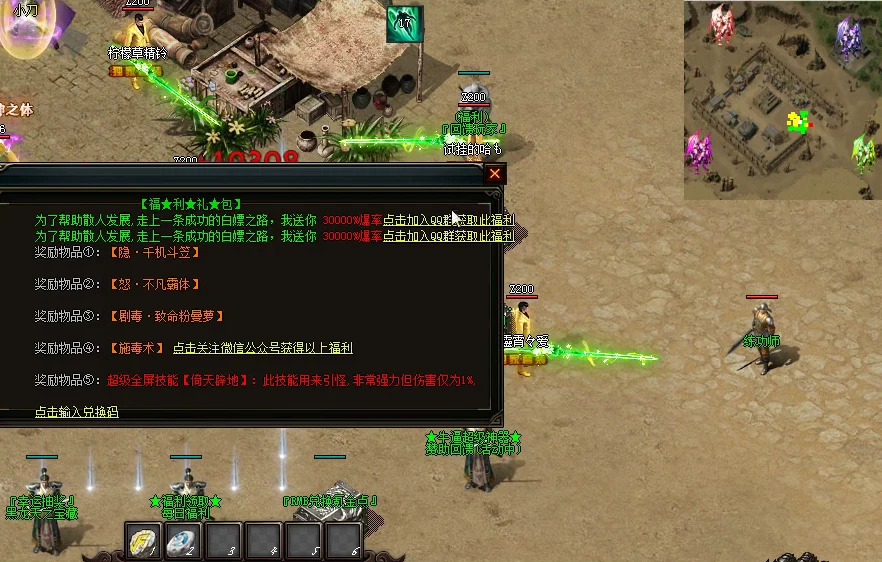Screen dimensions: 882x562
Task: Use the gold F item in hotbar slot 1
Action: [x=143, y=541]
